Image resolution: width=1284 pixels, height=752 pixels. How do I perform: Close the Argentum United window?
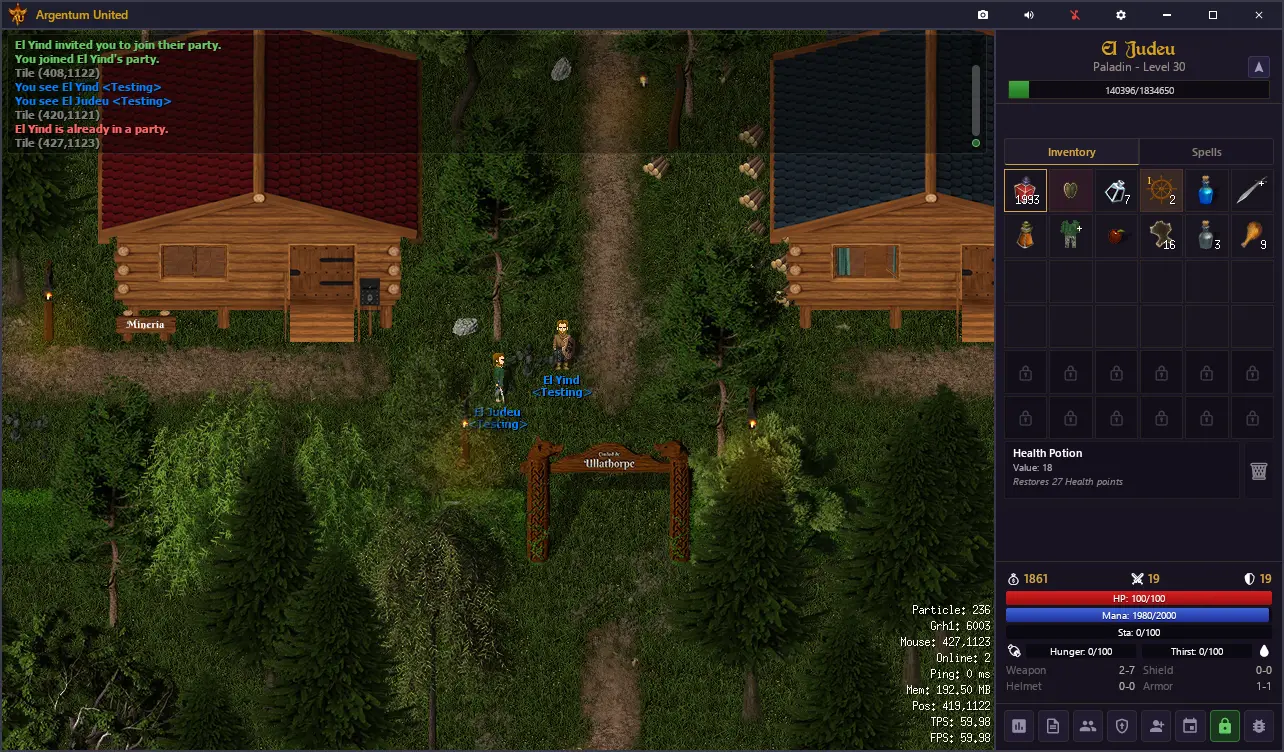pos(1259,15)
